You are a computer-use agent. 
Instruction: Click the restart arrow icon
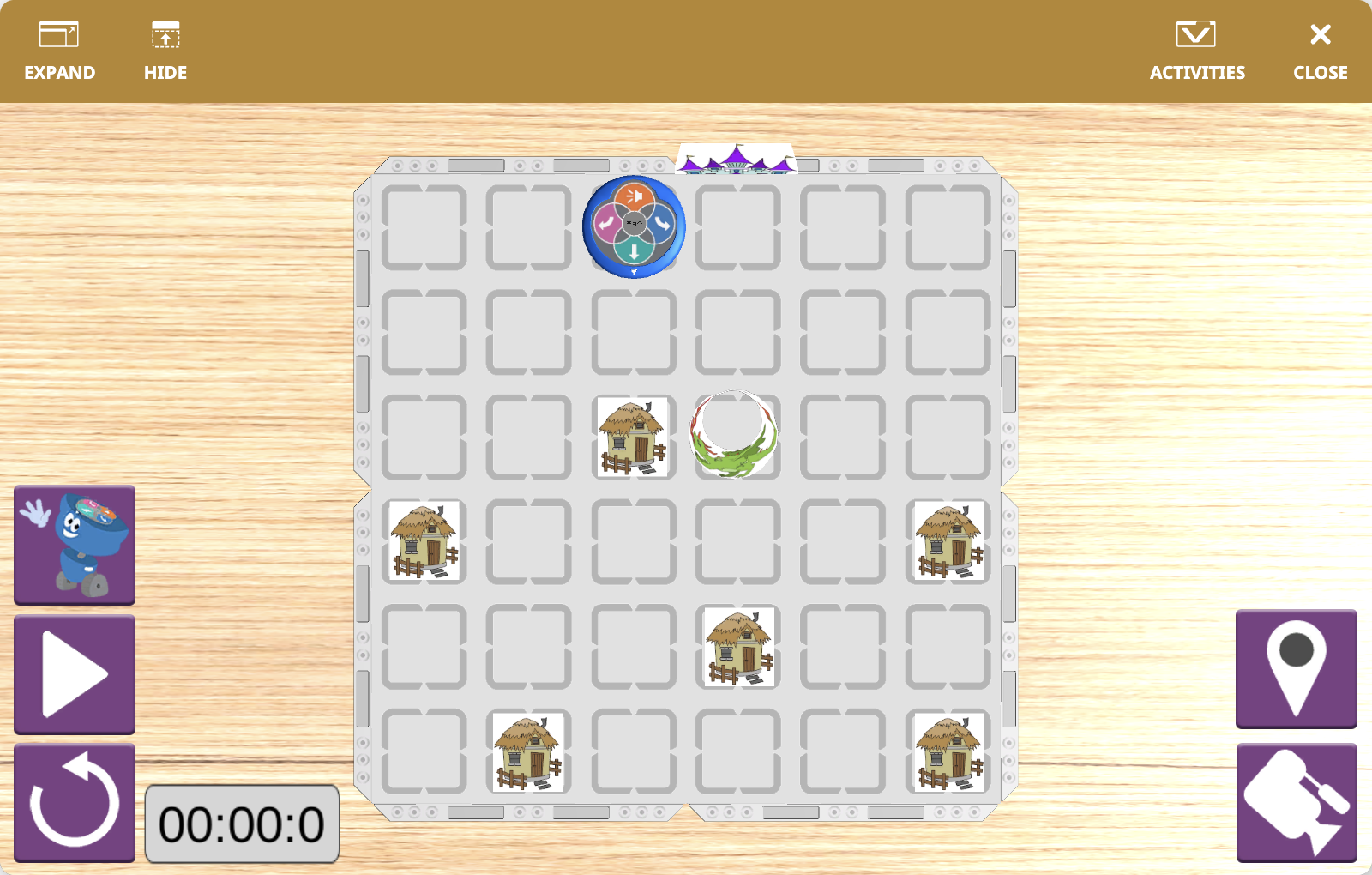tap(74, 802)
